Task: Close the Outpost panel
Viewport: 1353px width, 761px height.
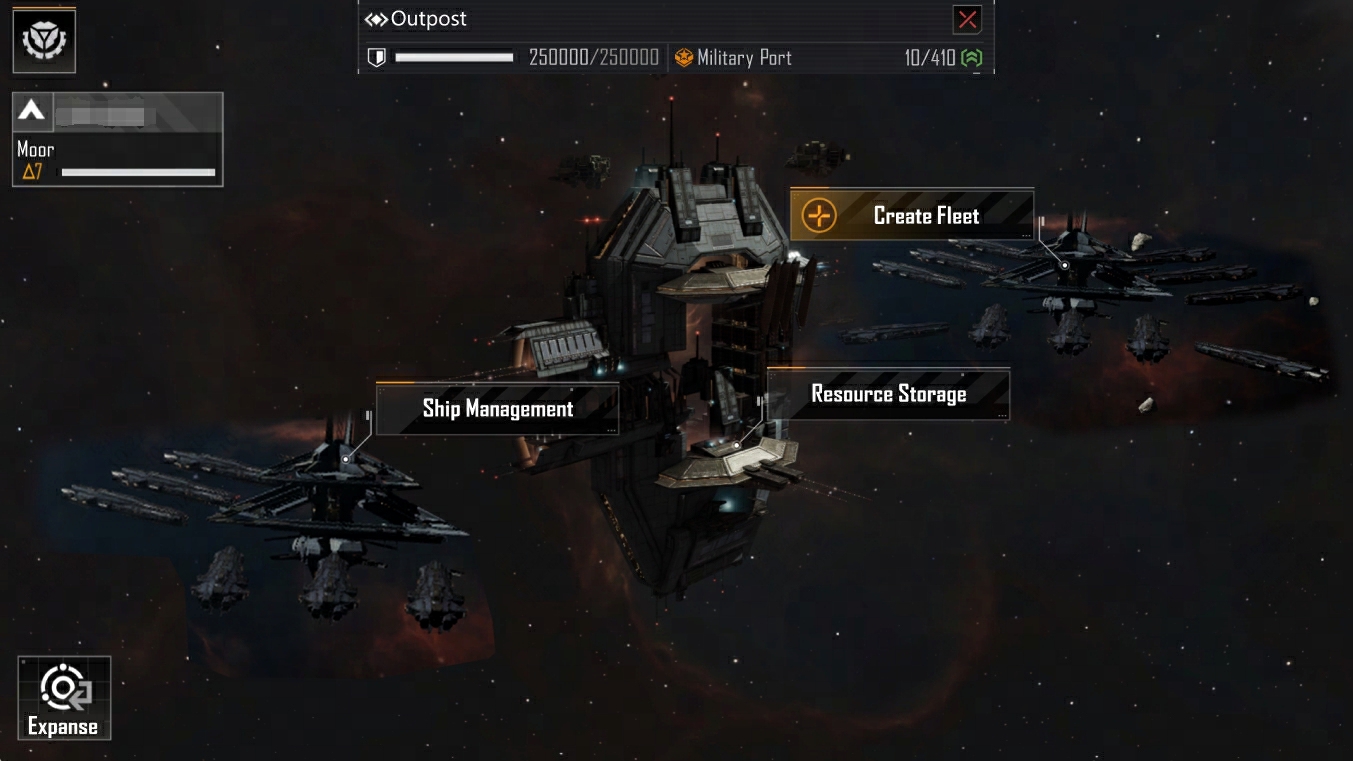Action: (x=967, y=19)
